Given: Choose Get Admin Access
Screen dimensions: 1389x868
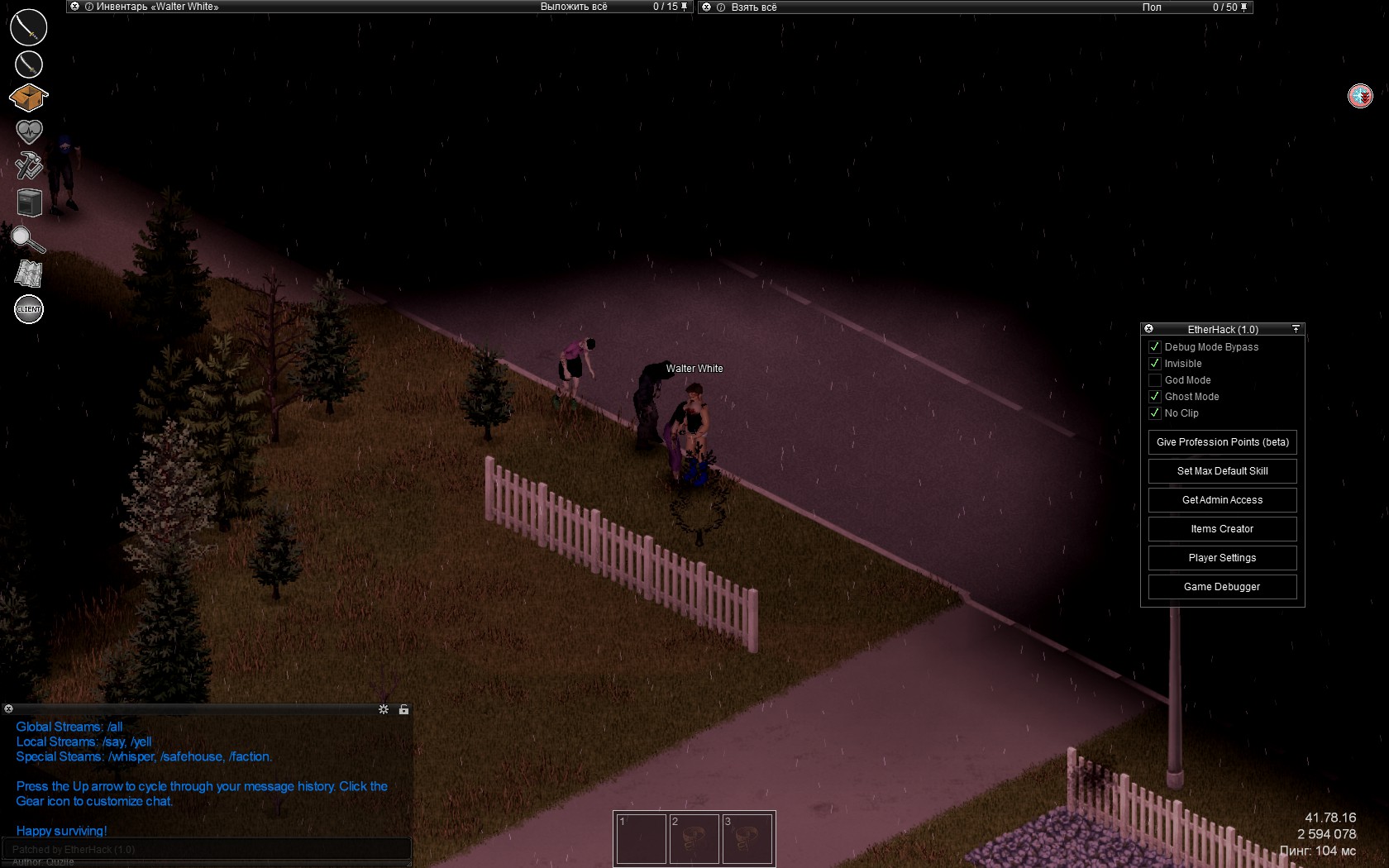Looking at the screenshot, I should (1222, 500).
